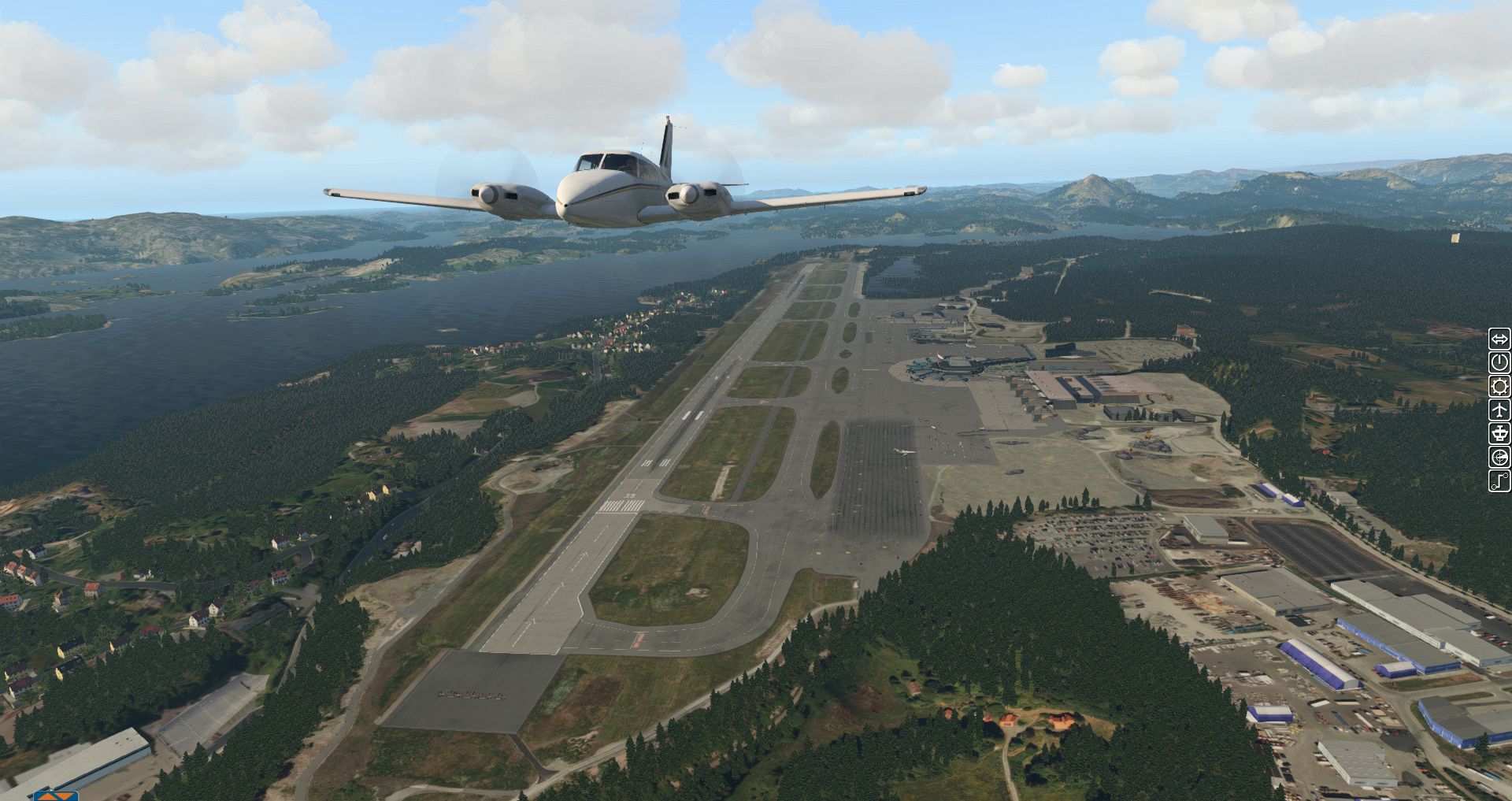The height and width of the screenshot is (801, 1512).
Task: Open settings via the gear icon
Action: pos(1499,387)
